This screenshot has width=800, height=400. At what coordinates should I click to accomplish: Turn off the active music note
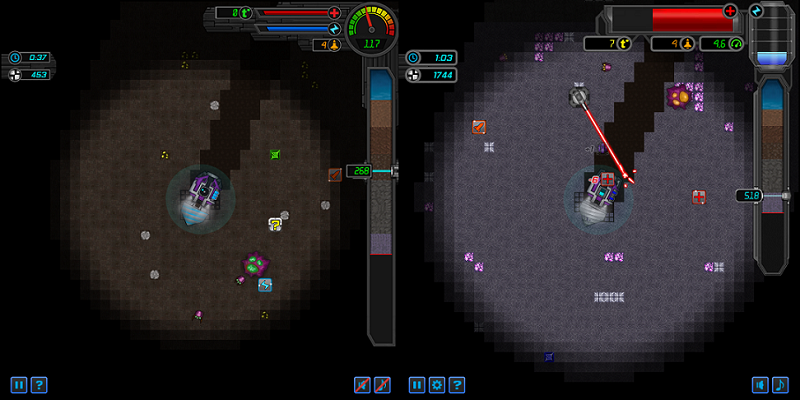click(780, 384)
